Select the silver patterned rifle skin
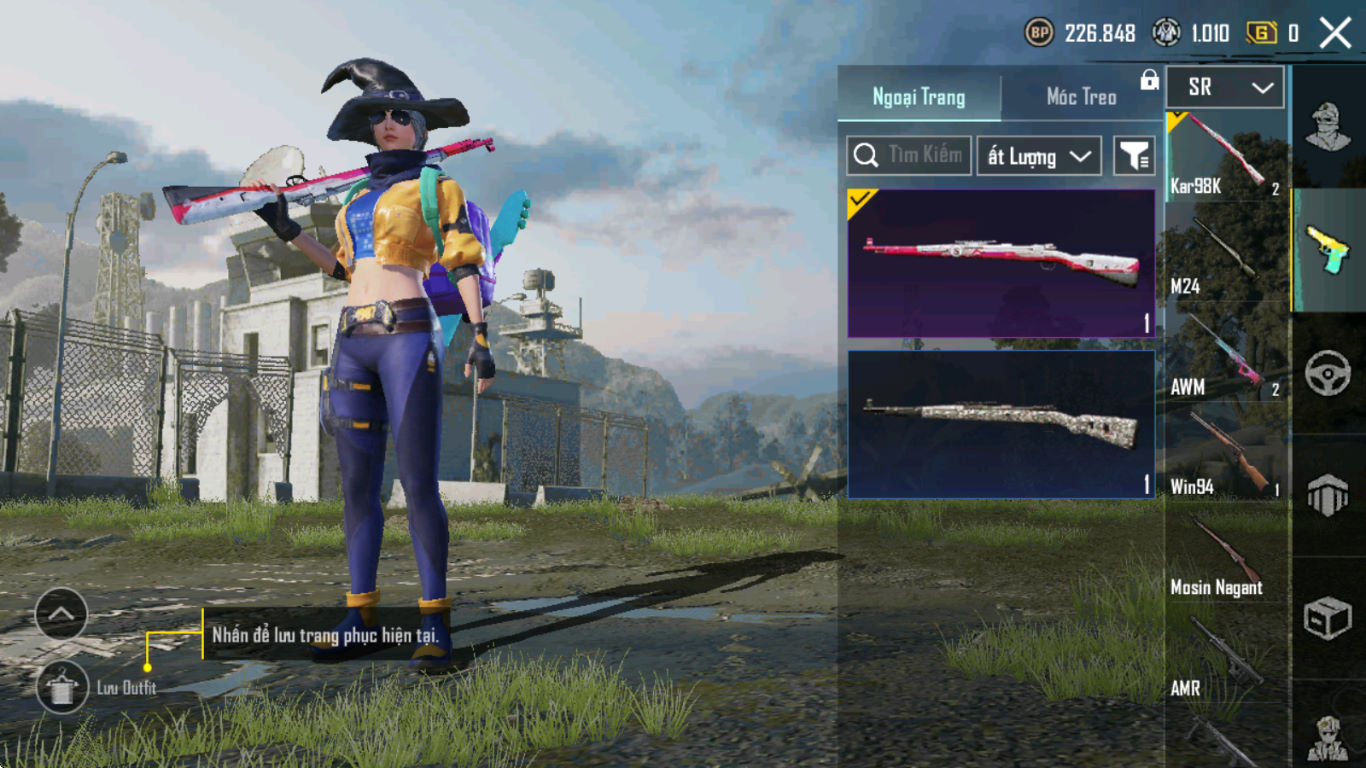This screenshot has height=768, width=1366. [1001, 424]
